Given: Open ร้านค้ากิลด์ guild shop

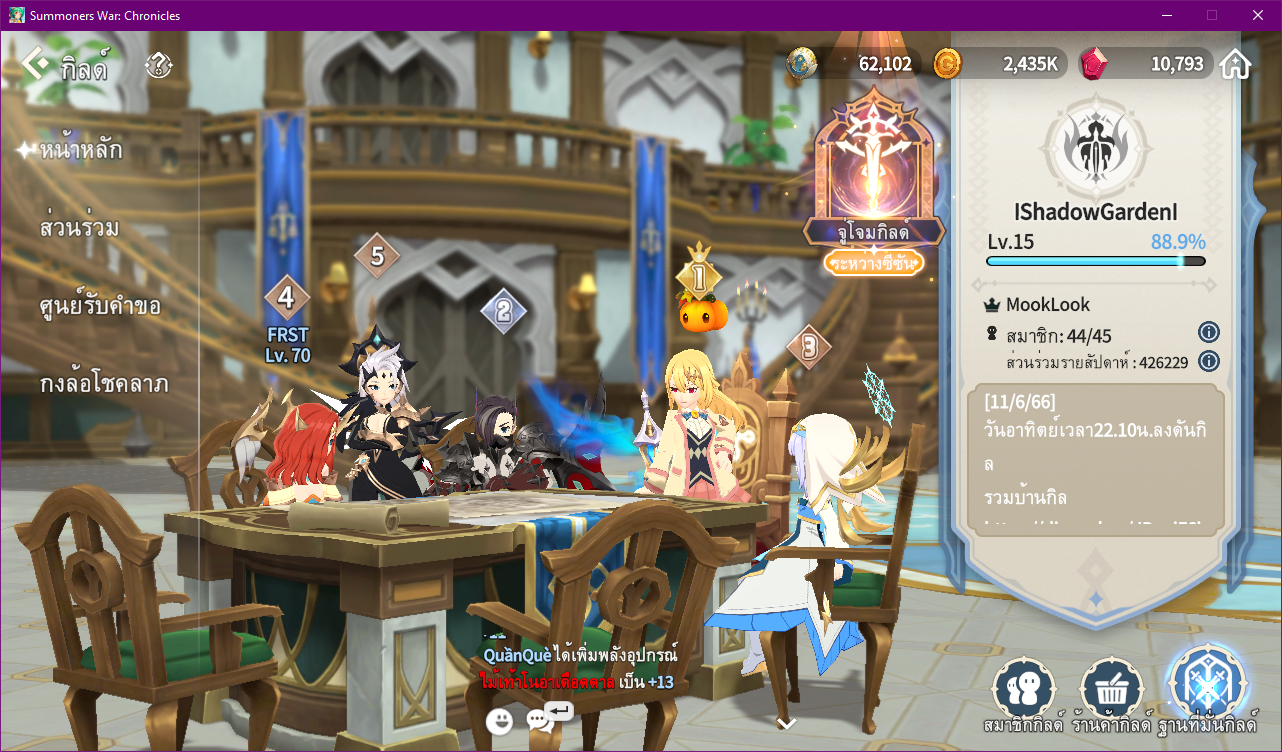Looking at the screenshot, I should pos(1113,690).
